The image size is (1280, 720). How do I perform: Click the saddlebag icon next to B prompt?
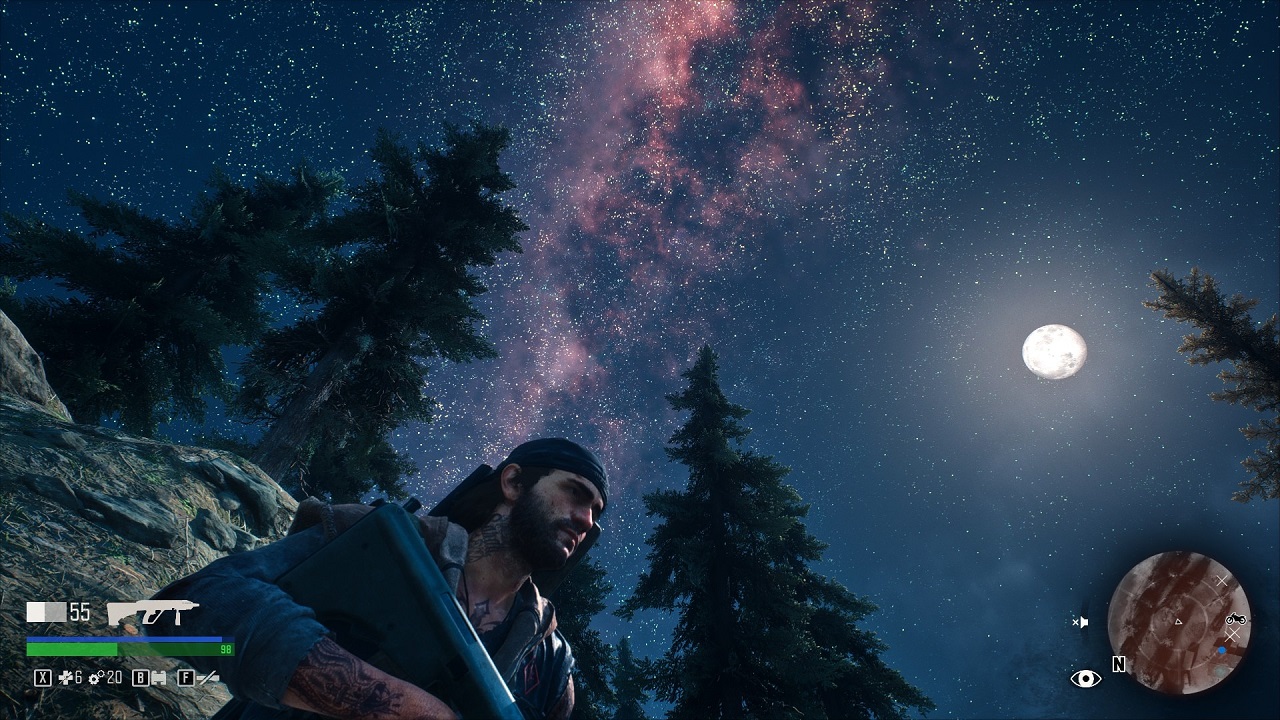click(x=161, y=679)
